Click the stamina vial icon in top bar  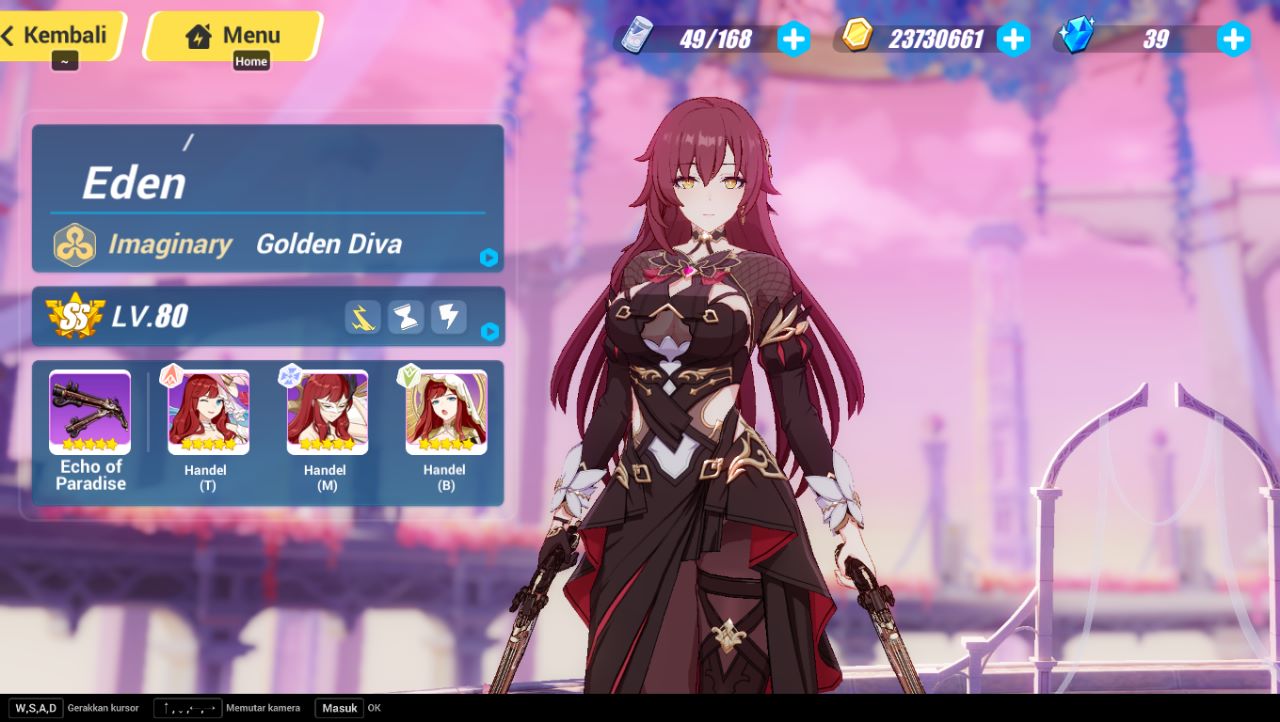tap(637, 38)
